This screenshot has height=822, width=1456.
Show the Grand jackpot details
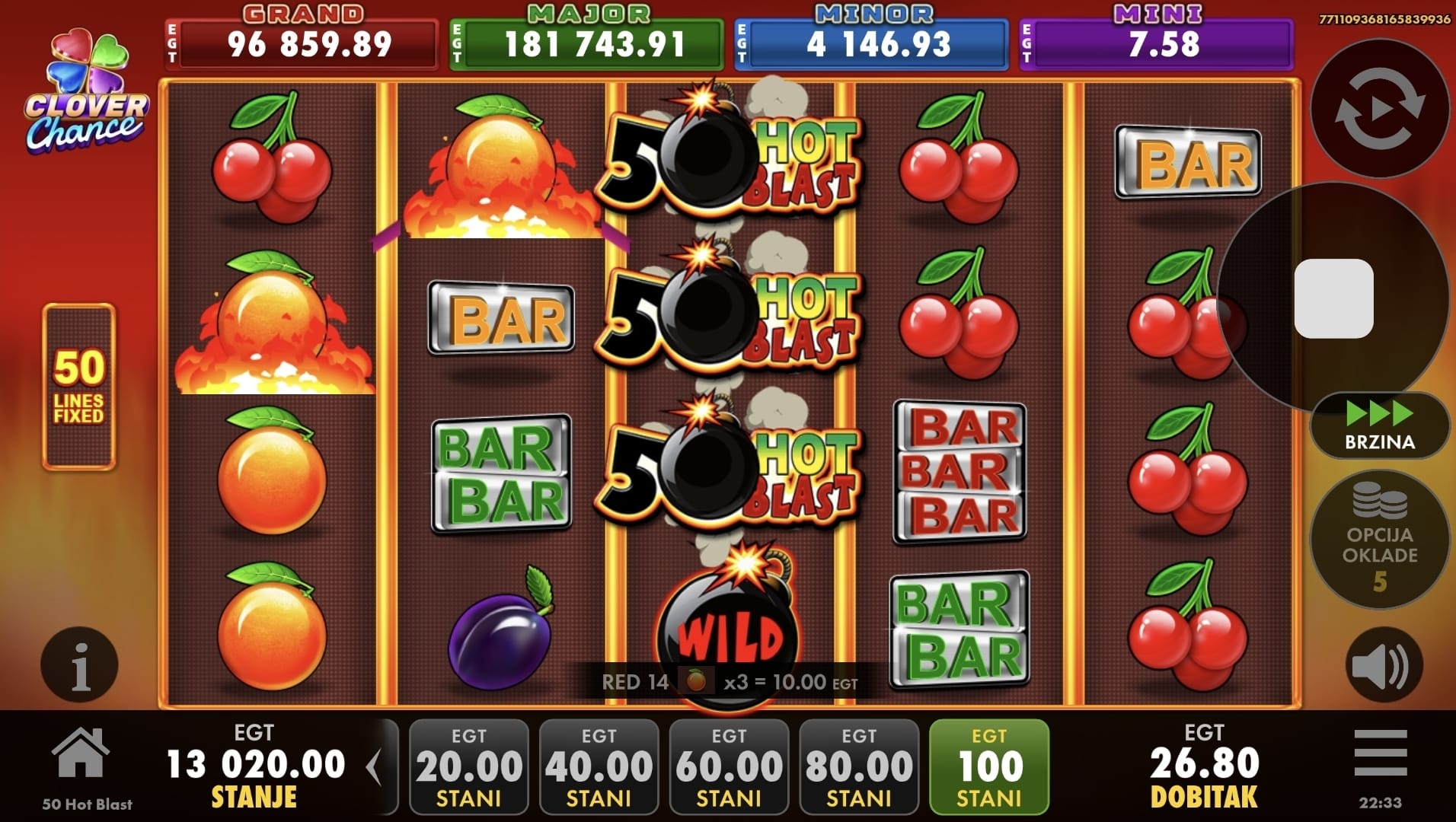click(302, 43)
